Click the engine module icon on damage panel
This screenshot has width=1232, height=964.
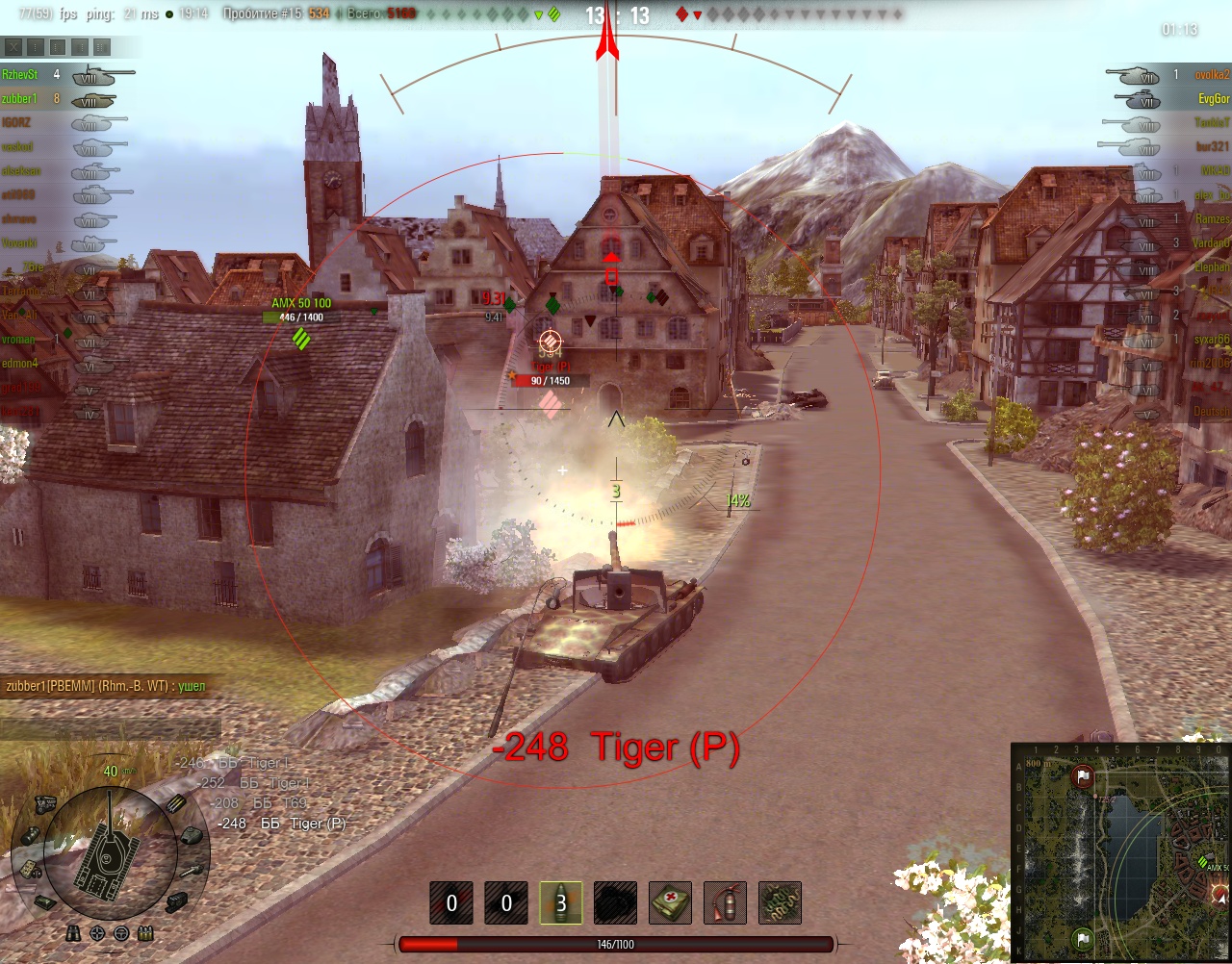43,803
